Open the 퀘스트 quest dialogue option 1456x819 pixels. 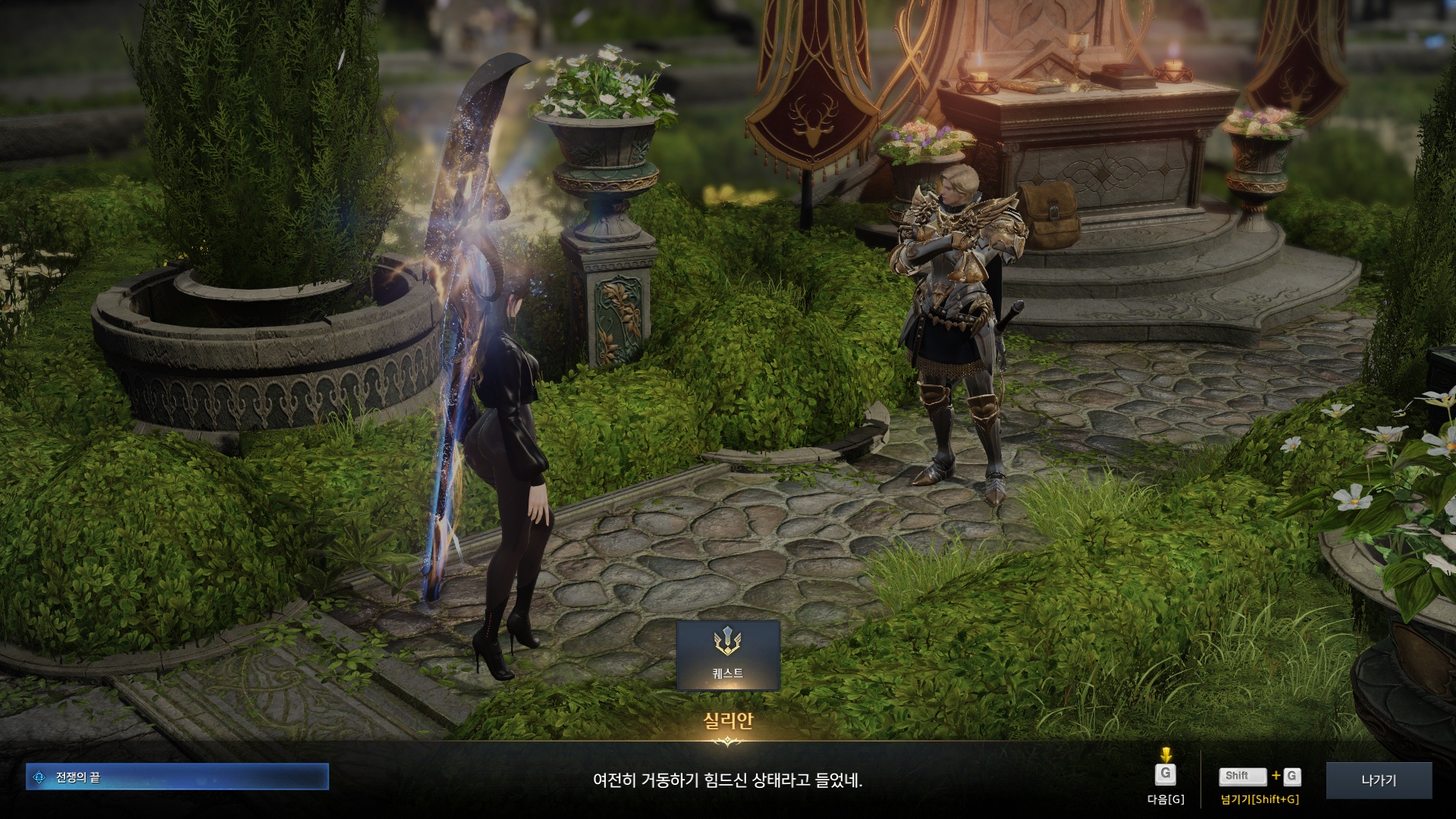pos(728,655)
